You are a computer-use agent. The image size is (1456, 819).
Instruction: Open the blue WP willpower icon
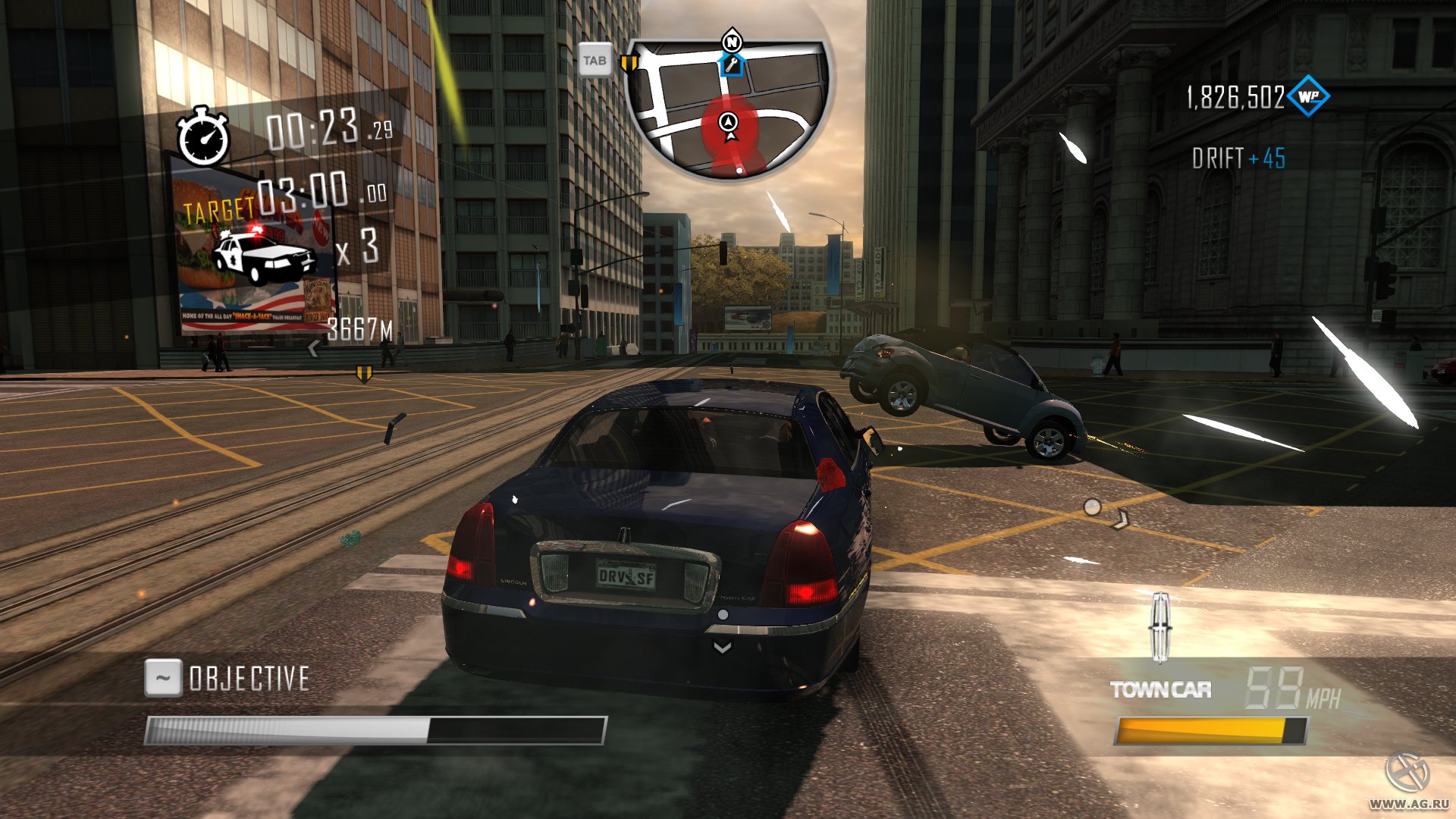coord(1308,96)
